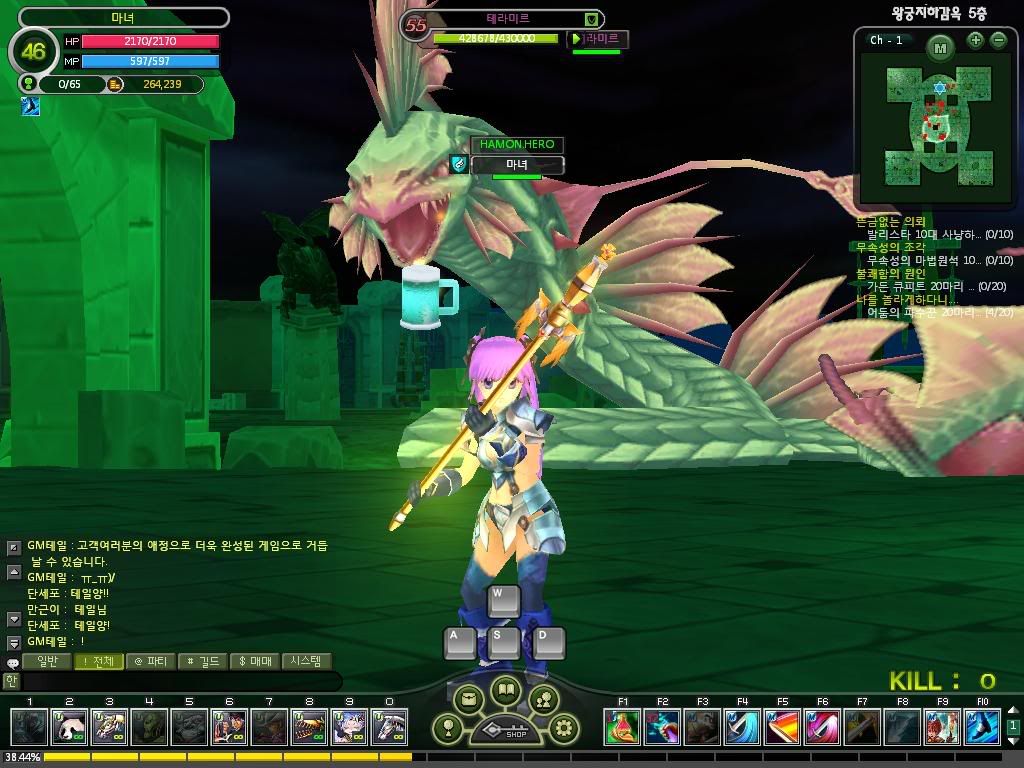Switch to the 시스템 chat tab
This screenshot has height=768, width=1024.
306,661
